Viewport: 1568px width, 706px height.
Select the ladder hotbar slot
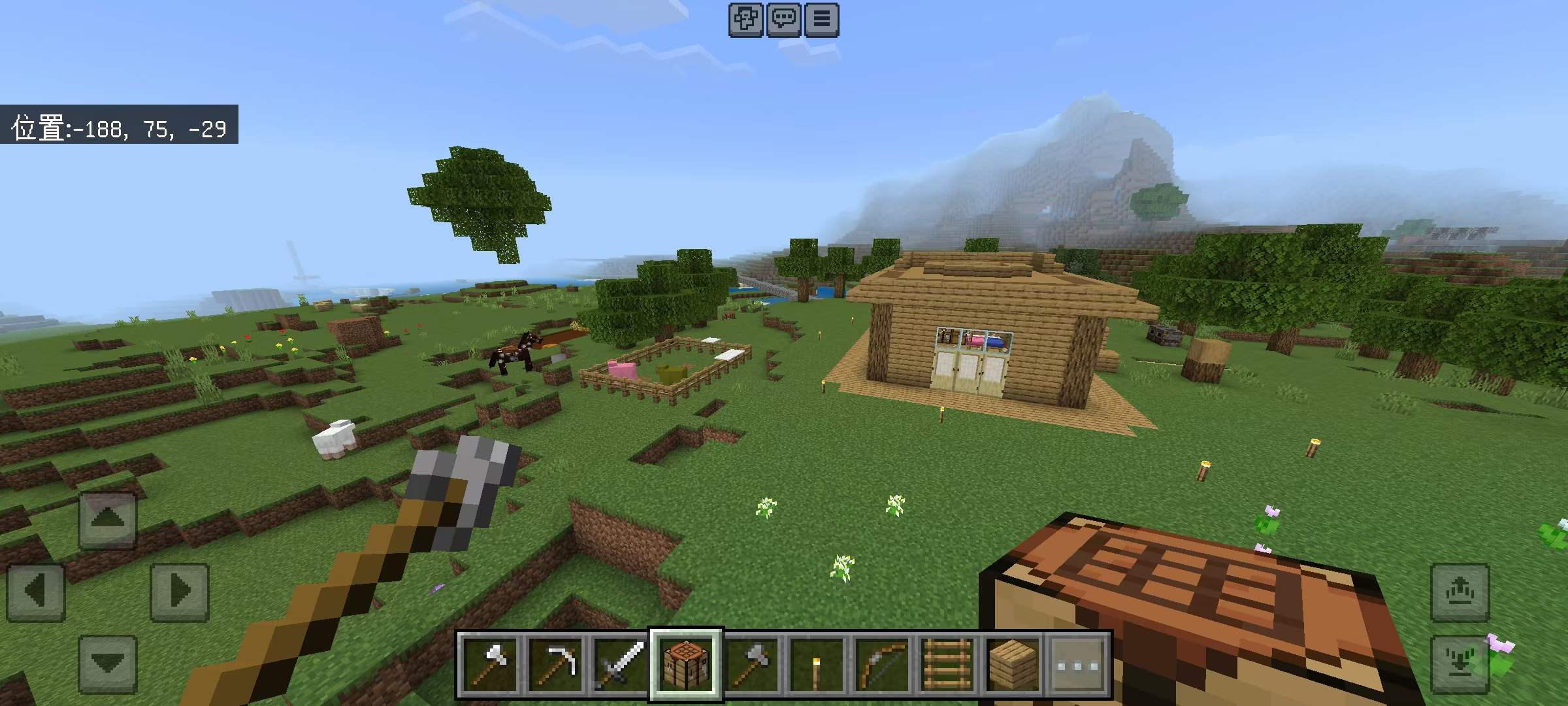(947, 665)
